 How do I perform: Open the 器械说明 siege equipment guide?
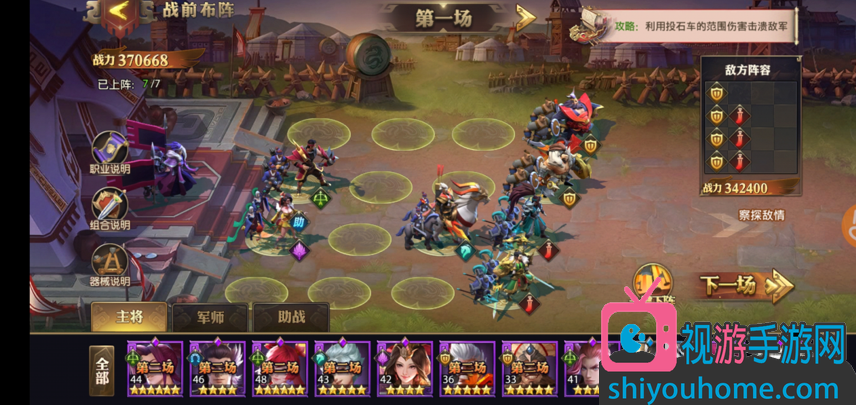(110, 265)
